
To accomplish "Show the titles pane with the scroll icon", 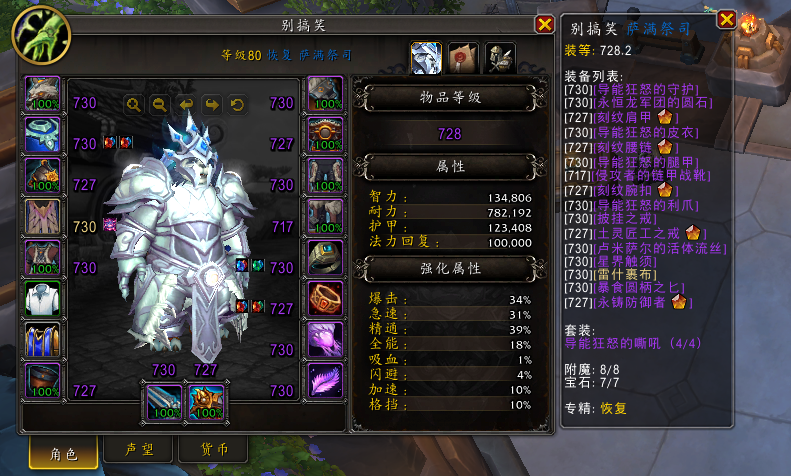I will tap(462, 58).
